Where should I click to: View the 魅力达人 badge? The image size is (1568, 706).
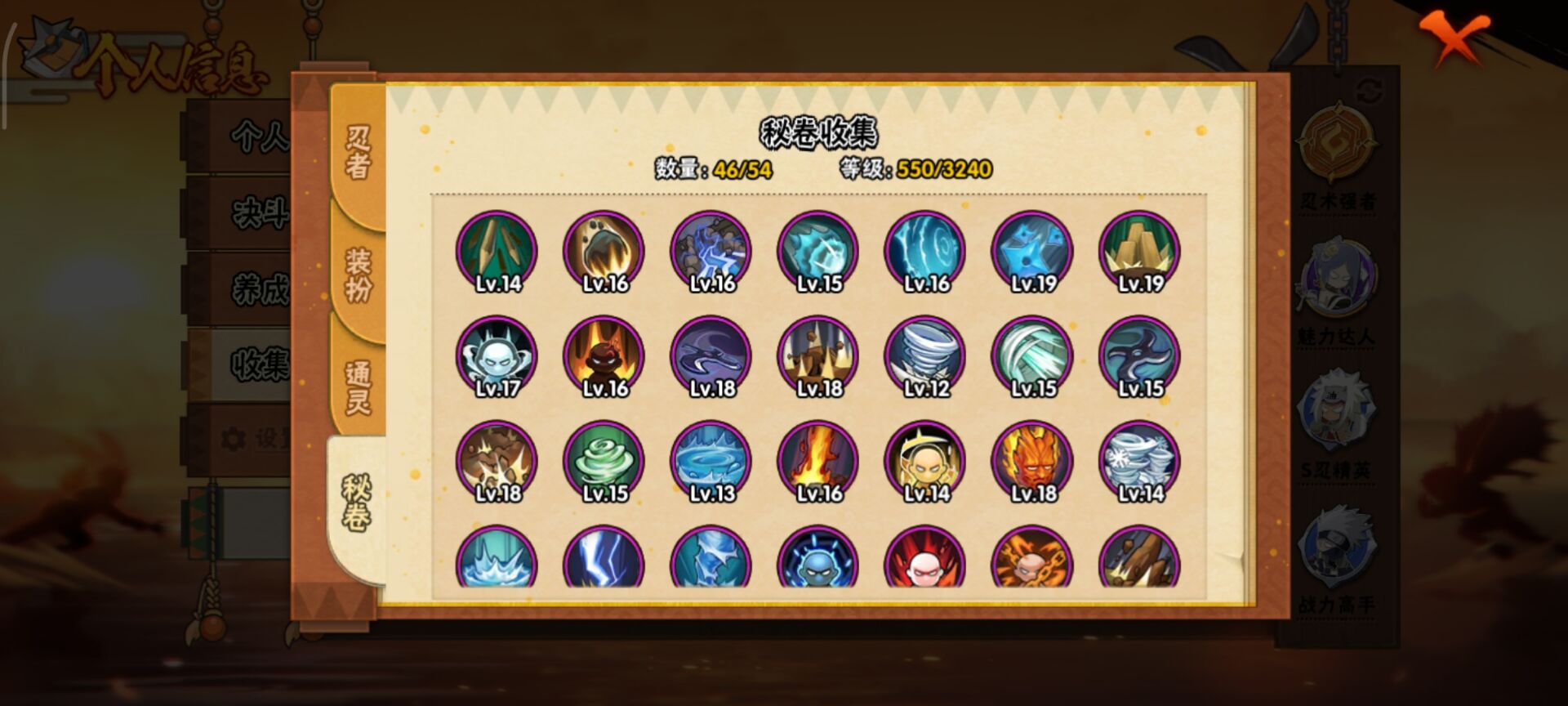tap(1337, 282)
